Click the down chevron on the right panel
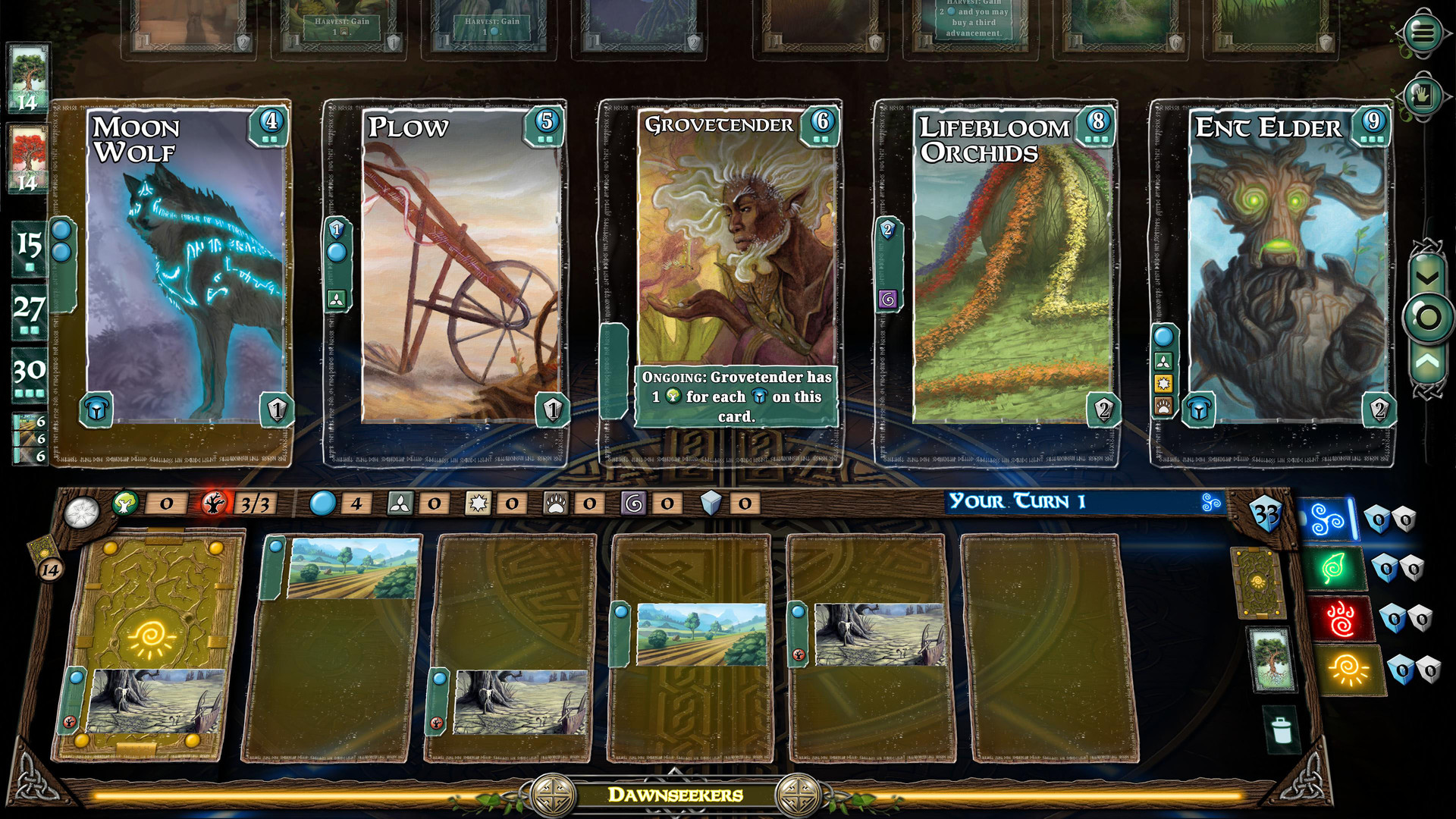1456x819 pixels. pos(1427,278)
